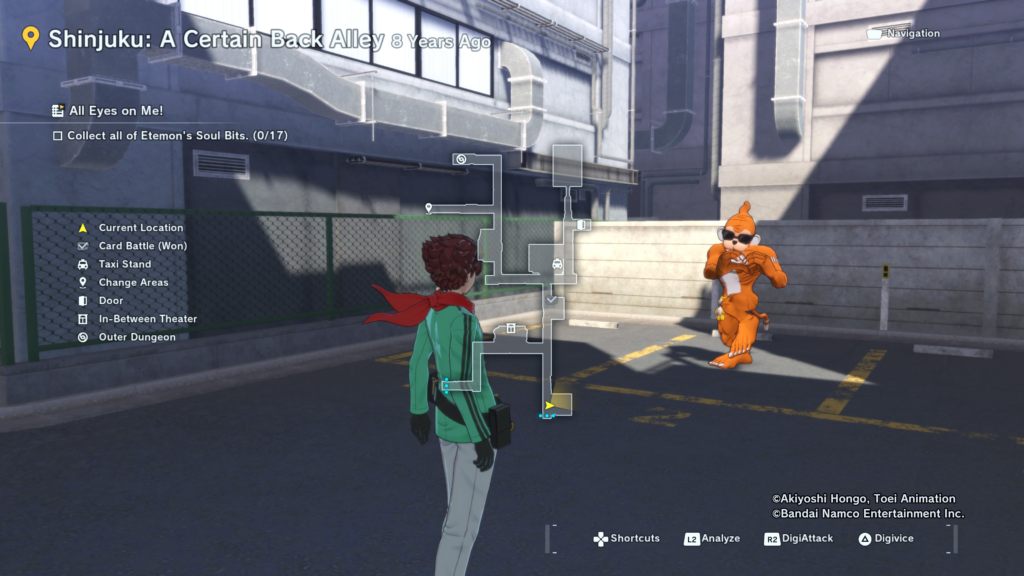Select the Current Location legend entry

(140, 228)
